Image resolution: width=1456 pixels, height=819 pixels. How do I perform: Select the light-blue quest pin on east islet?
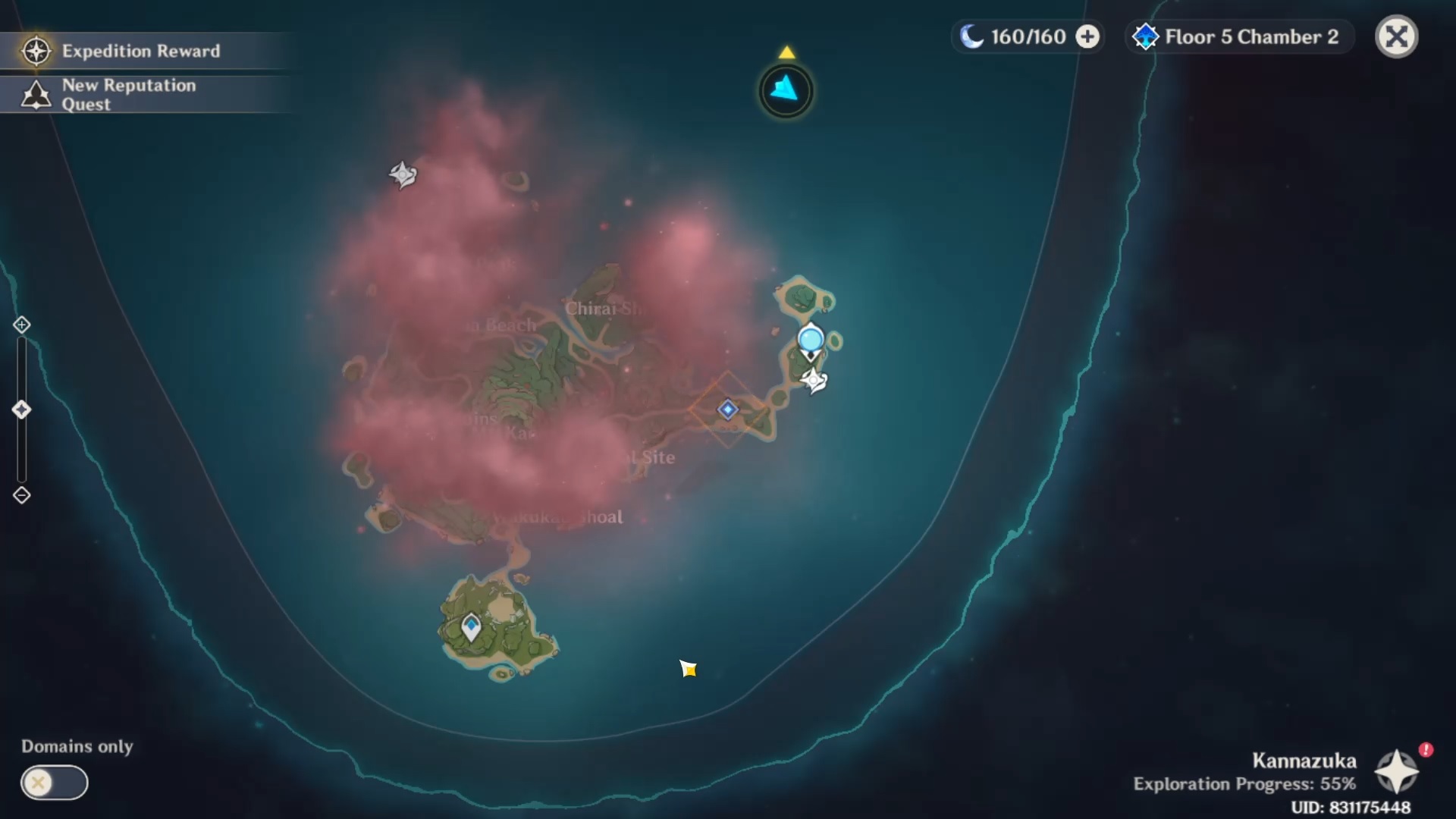[x=811, y=340]
